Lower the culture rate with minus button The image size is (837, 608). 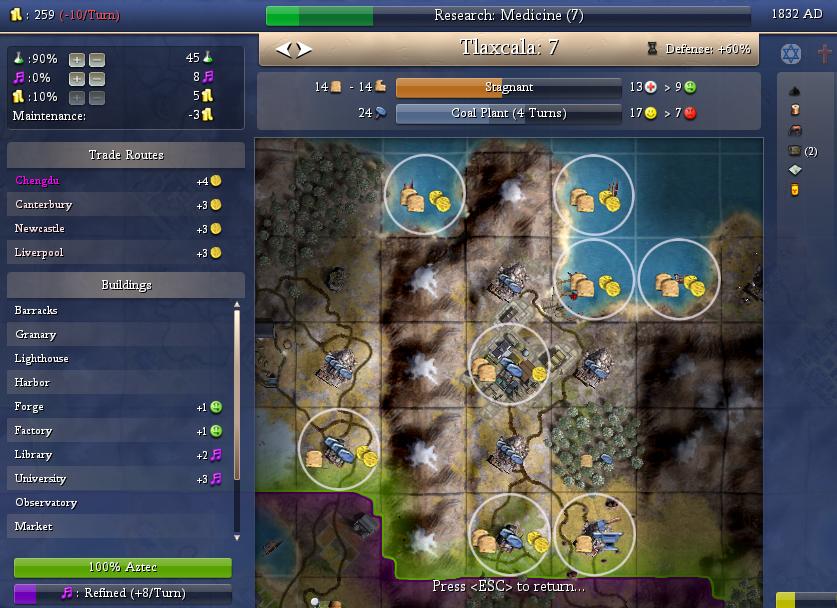(96, 78)
